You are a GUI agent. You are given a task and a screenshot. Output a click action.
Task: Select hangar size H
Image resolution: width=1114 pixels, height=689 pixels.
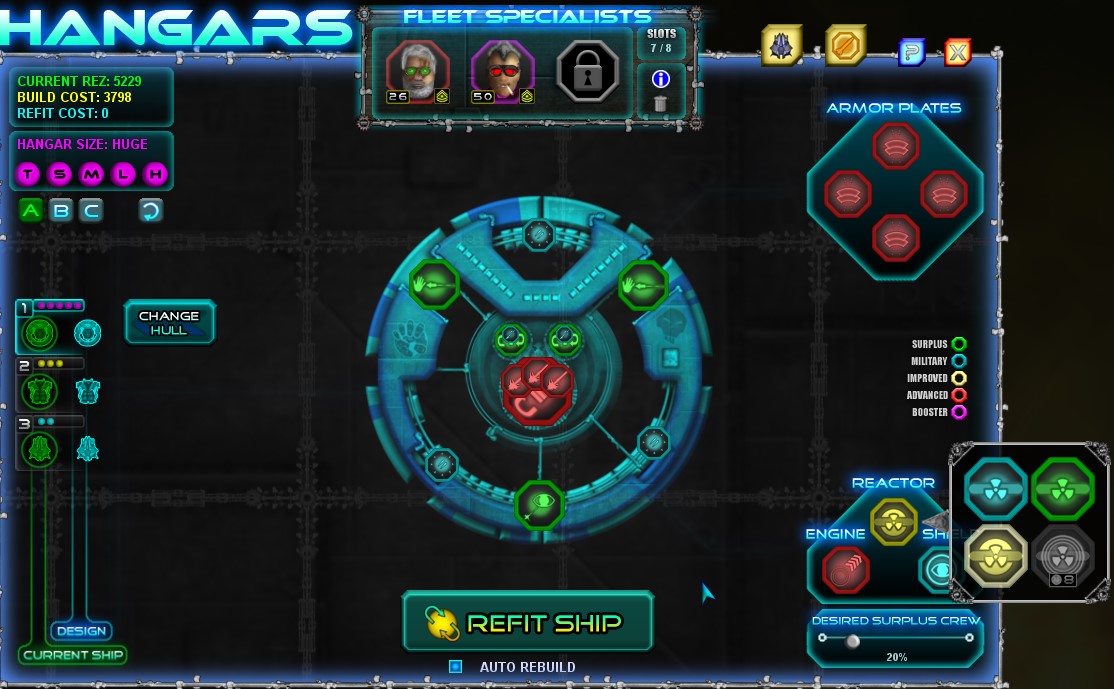pos(155,175)
